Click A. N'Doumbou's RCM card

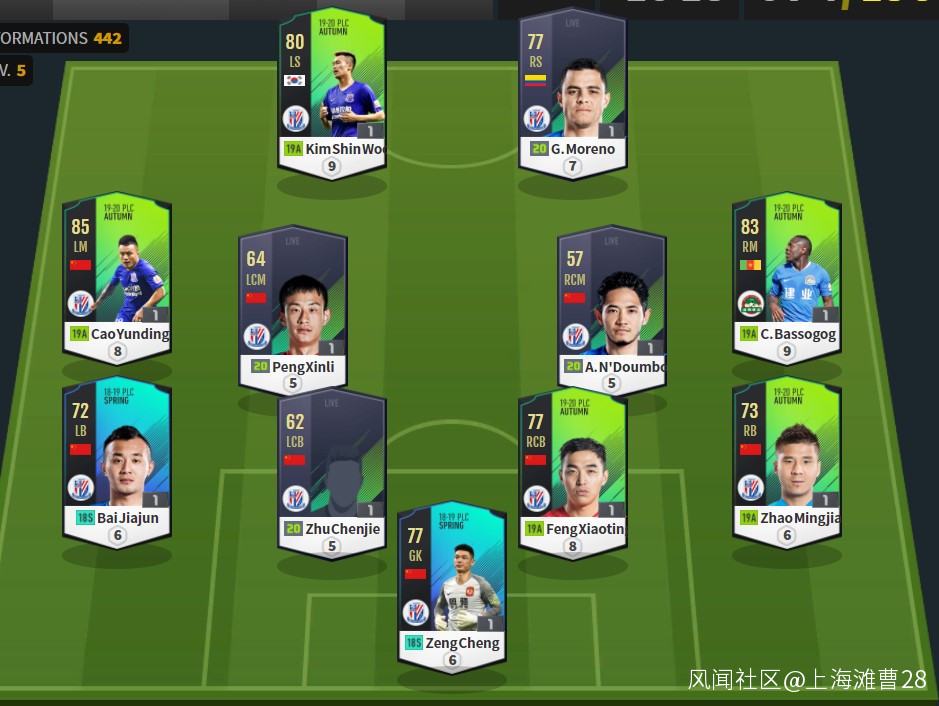tap(613, 302)
